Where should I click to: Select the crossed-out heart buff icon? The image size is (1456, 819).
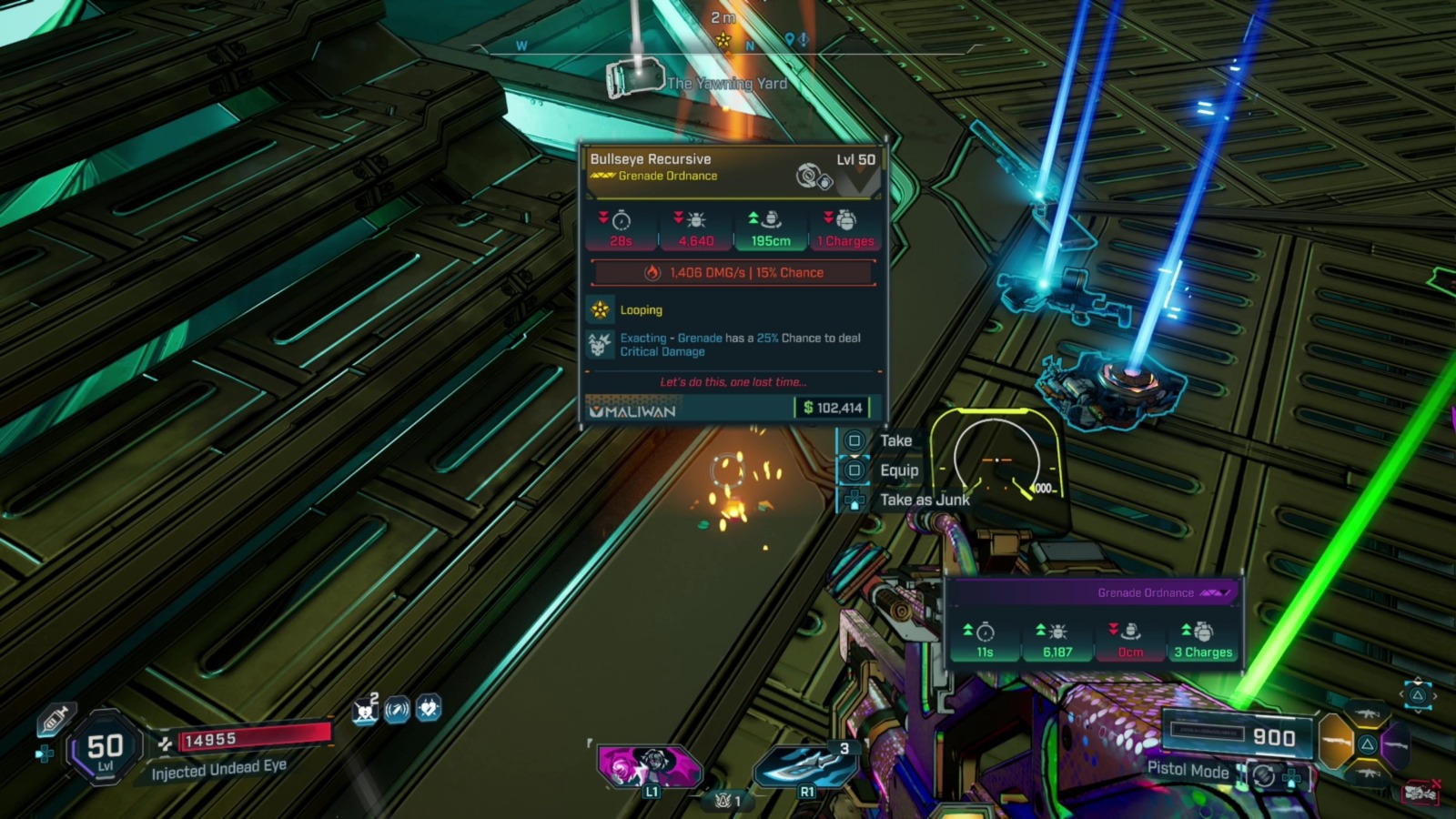[366, 710]
